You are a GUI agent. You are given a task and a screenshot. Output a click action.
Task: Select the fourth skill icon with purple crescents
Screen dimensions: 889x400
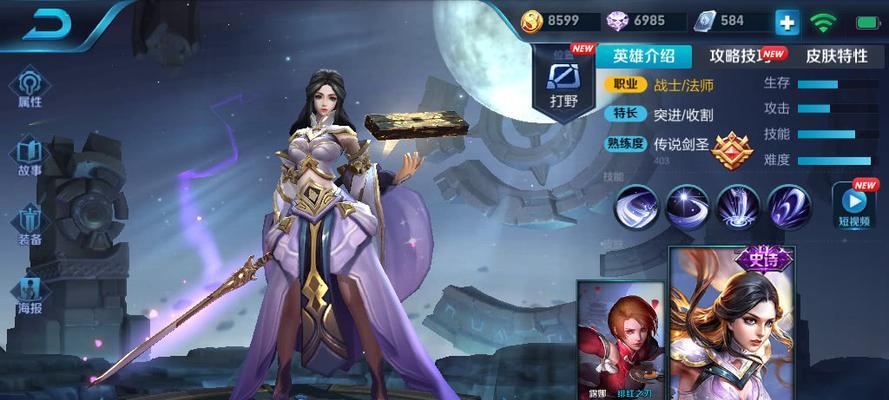pos(789,206)
